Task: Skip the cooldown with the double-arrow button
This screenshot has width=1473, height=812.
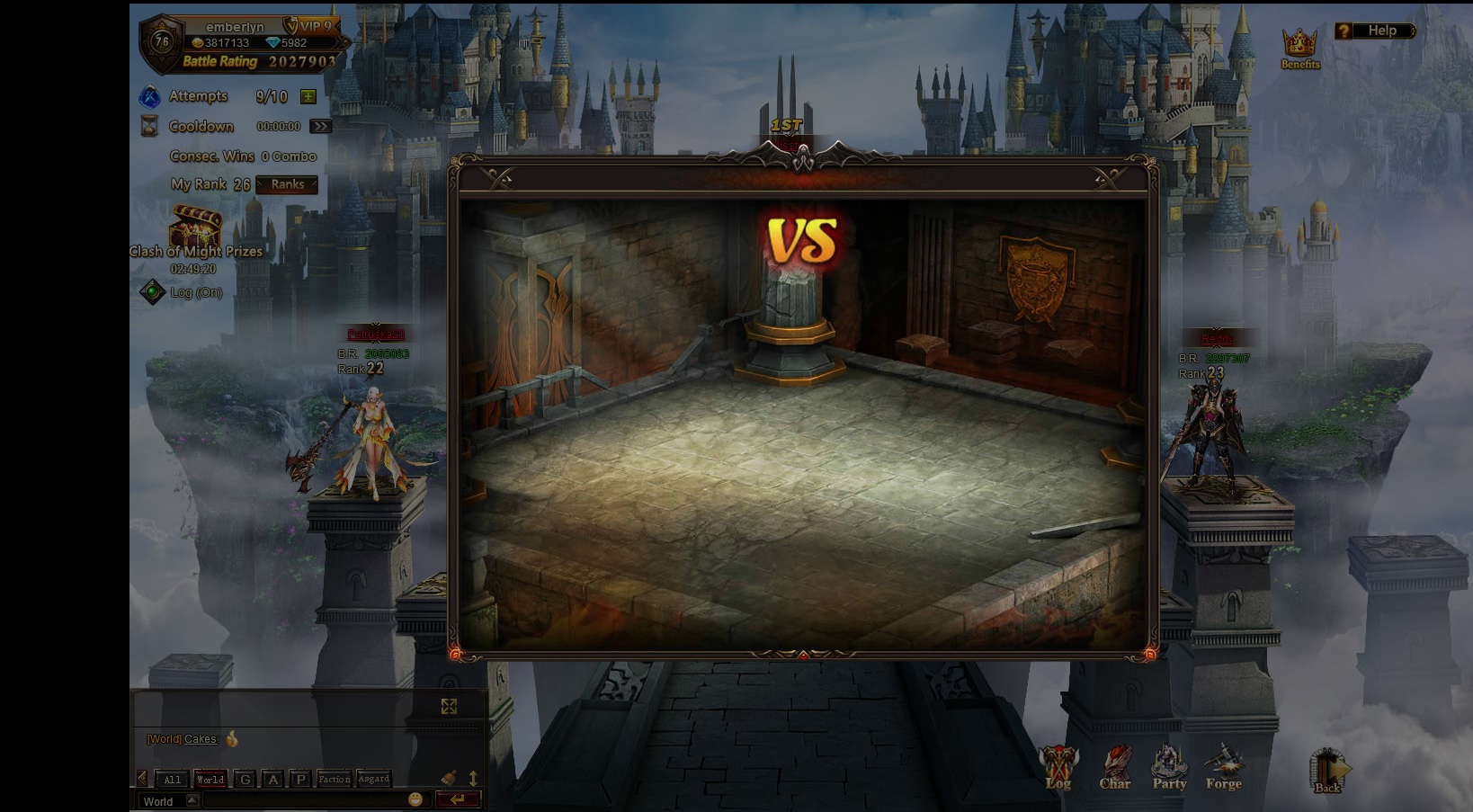Action: point(320,126)
